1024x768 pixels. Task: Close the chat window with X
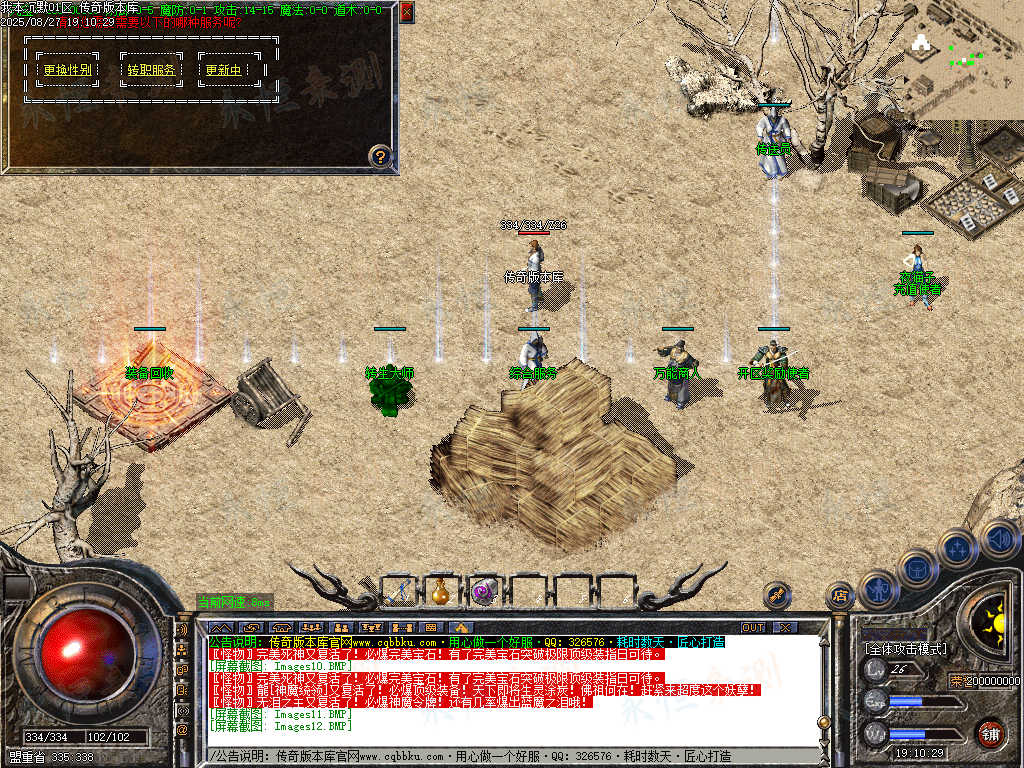coord(785,627)
